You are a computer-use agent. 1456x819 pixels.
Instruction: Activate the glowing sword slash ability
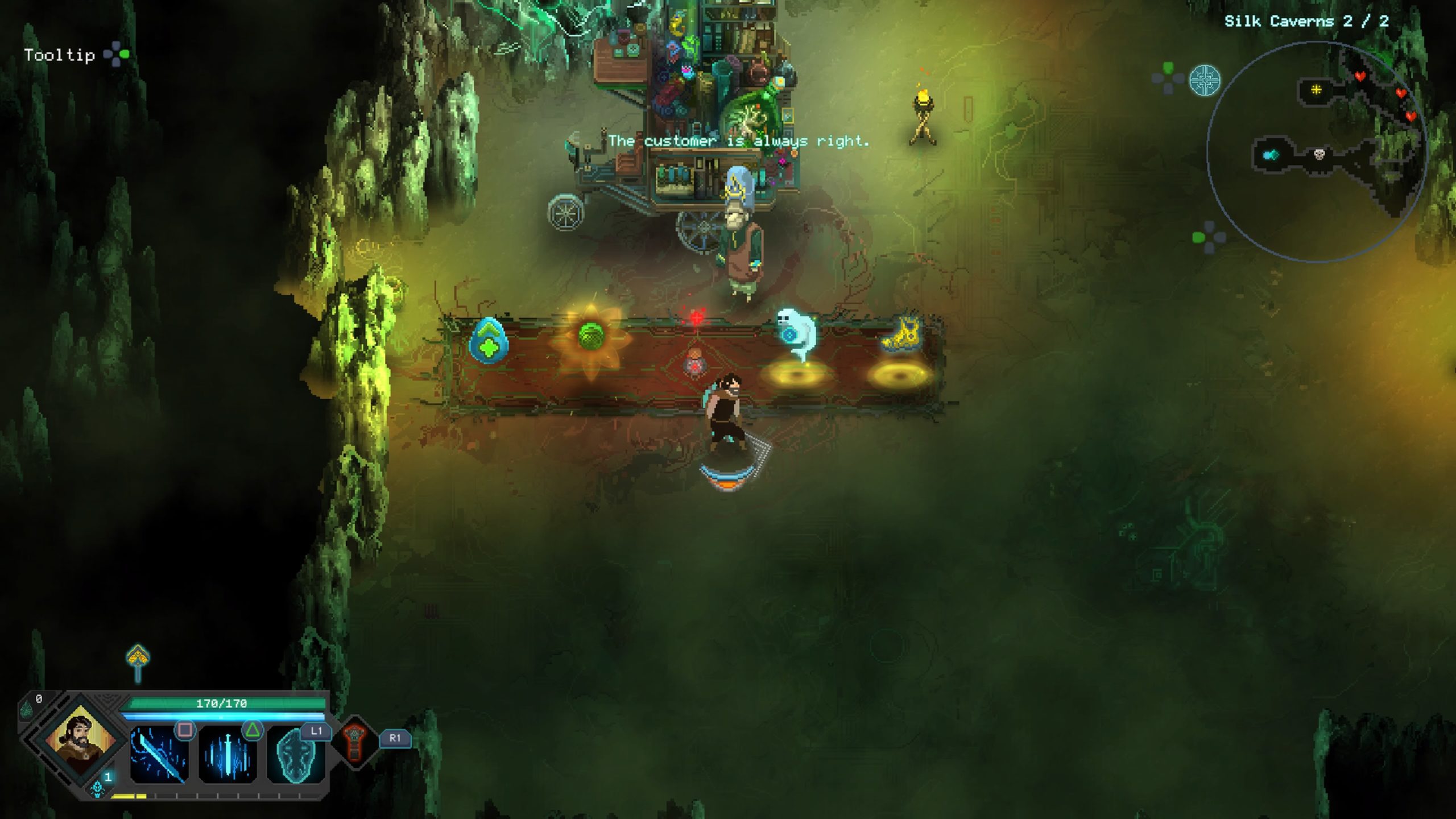pos(159,755)
